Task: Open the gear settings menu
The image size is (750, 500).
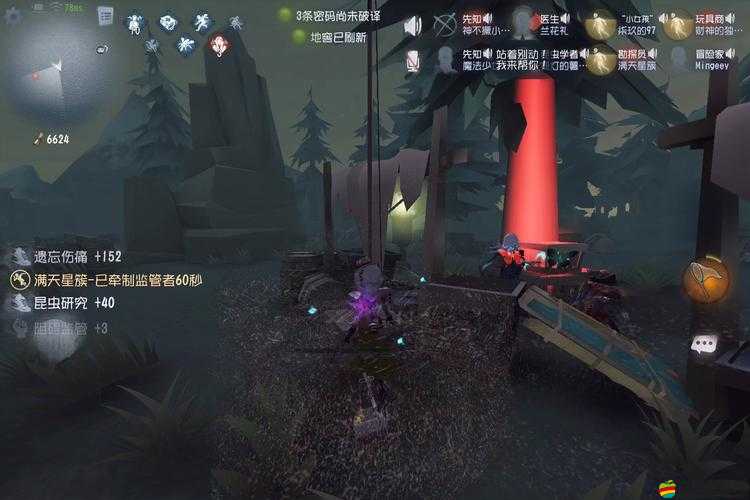Action: pyautogui.click(x=13, y=17)
